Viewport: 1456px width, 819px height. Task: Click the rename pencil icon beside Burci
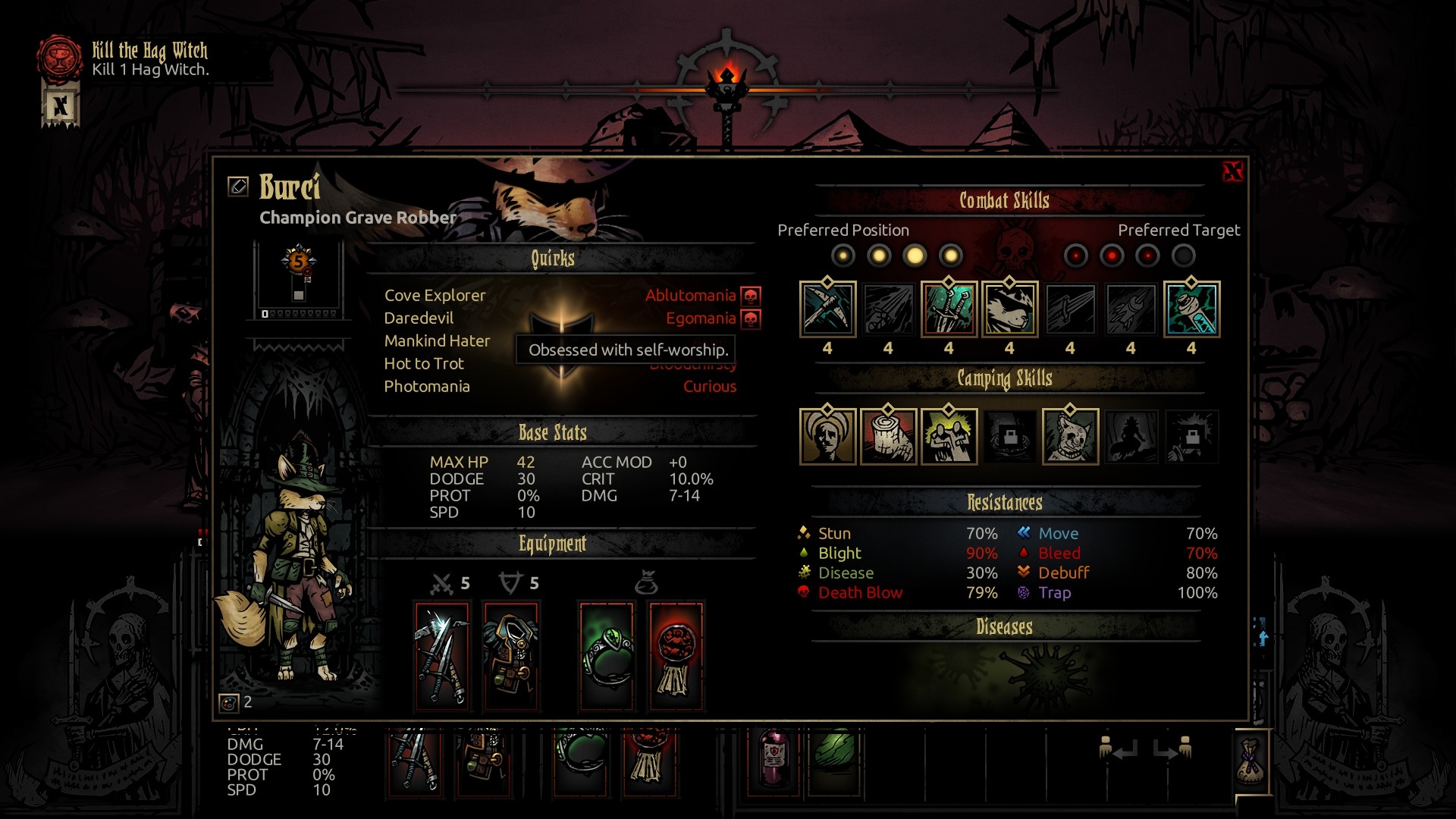point(238,186)
